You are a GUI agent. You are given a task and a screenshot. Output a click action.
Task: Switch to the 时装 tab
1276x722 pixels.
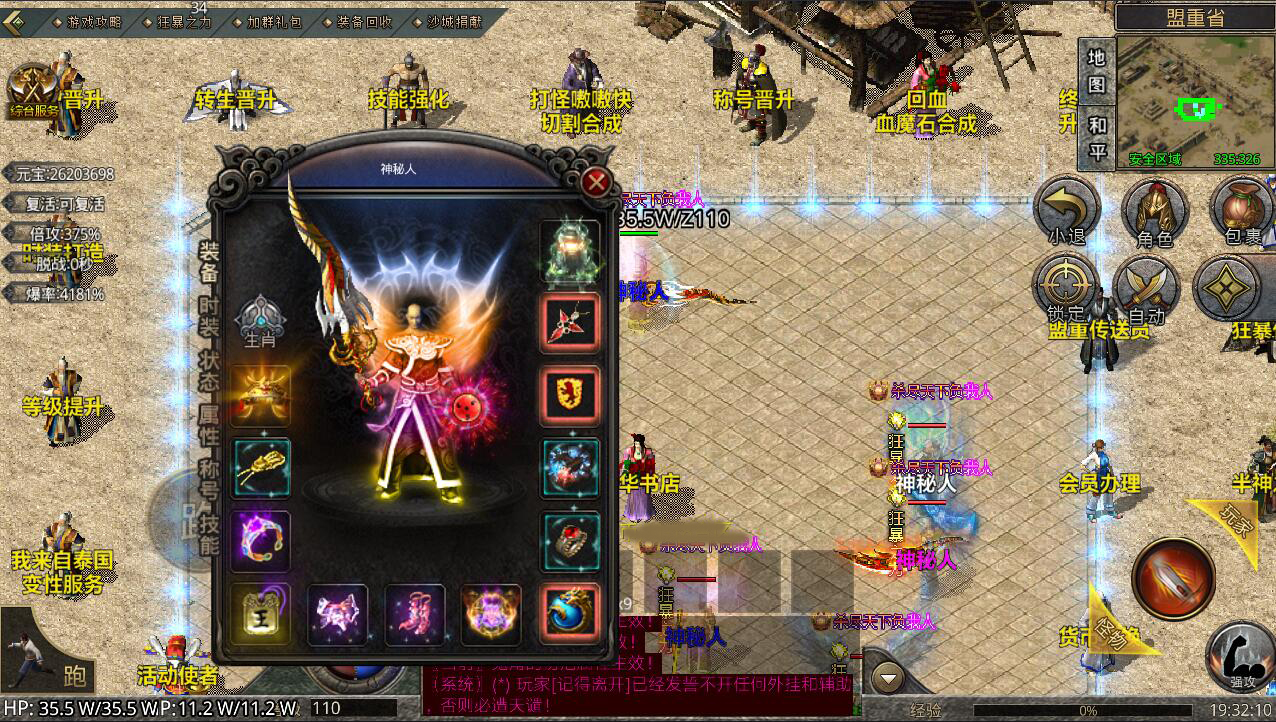pos(208,314)
